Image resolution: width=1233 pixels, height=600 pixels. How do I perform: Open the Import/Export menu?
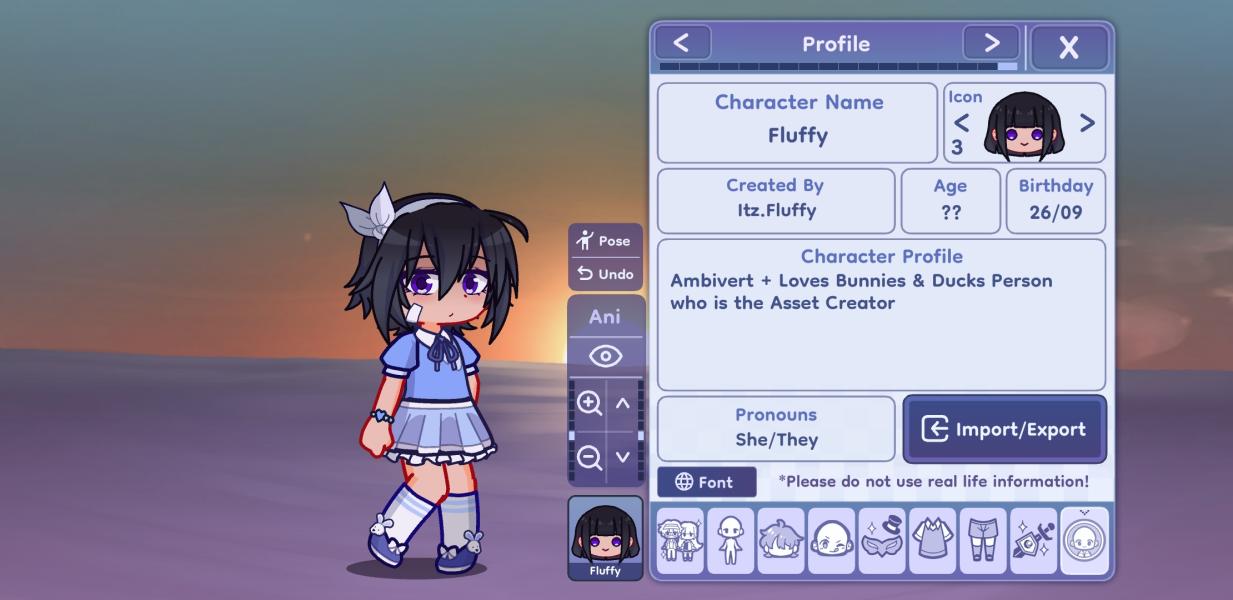tap(1004, 429)
